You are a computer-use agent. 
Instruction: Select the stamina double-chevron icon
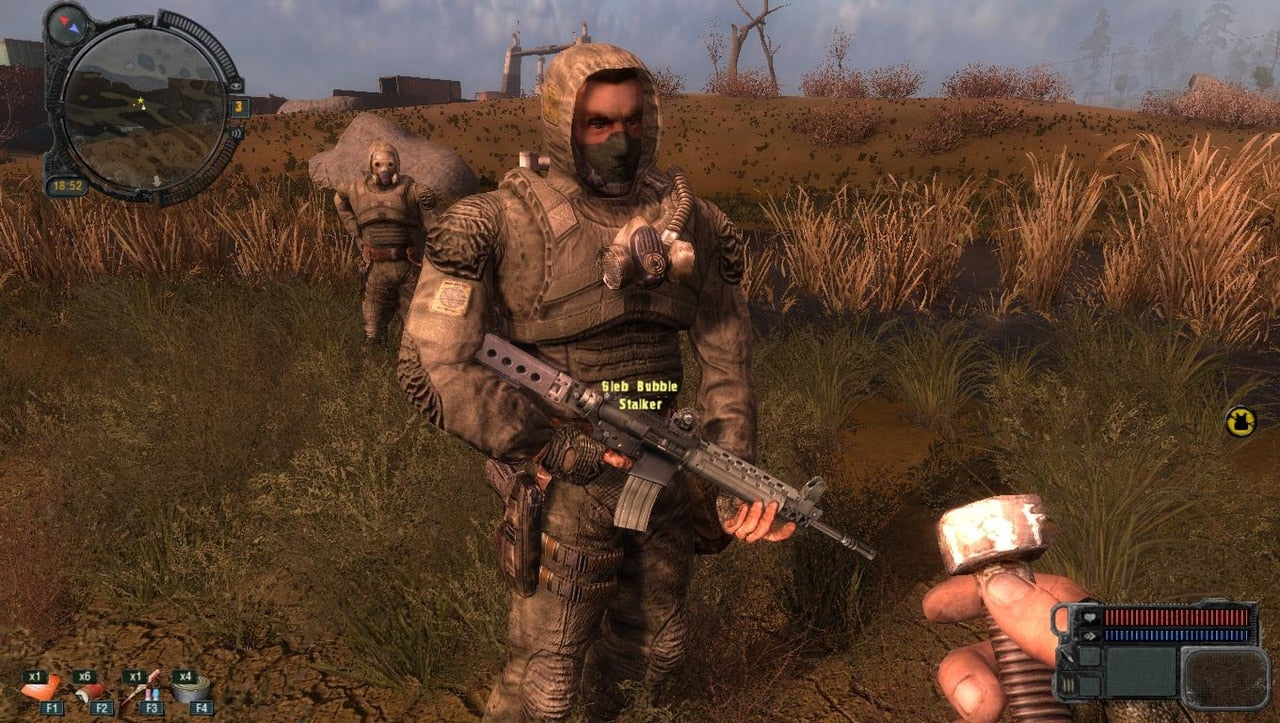point(1090,634)
